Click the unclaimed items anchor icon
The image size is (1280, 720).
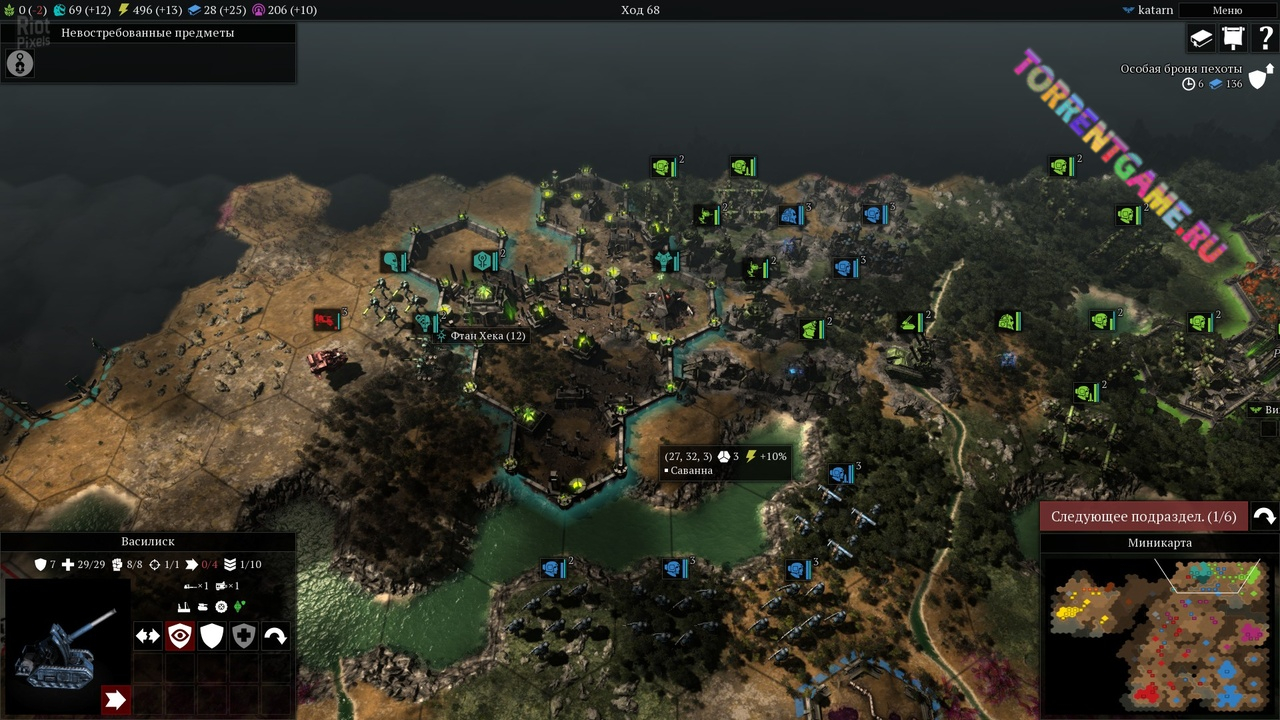click(20, 64)
